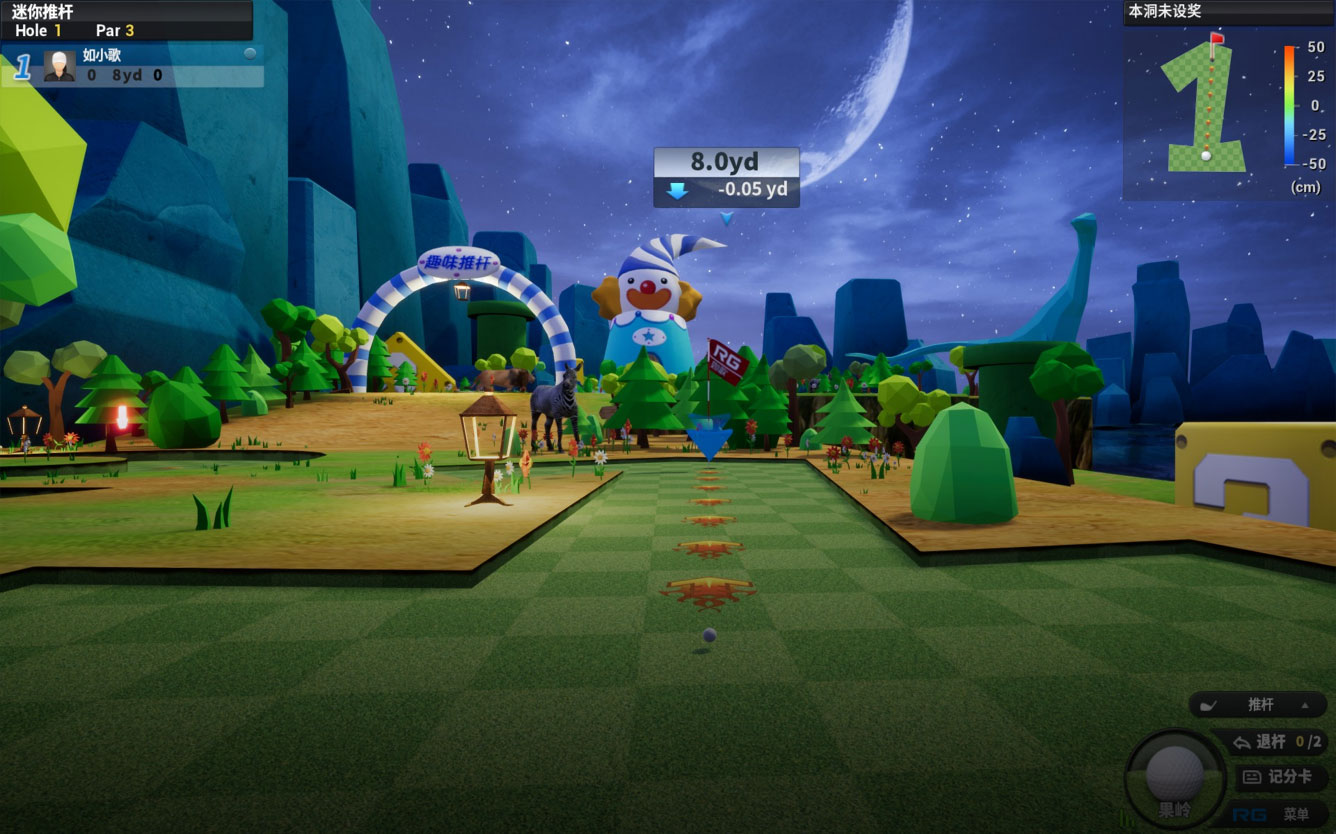Open the 记分卡 scorecard

tap(1281, 777)
